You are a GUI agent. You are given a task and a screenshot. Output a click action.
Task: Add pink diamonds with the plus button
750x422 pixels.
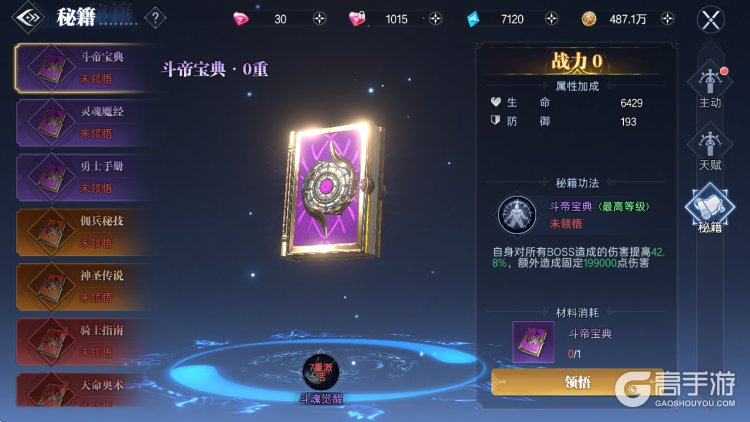tap(319, 19)
